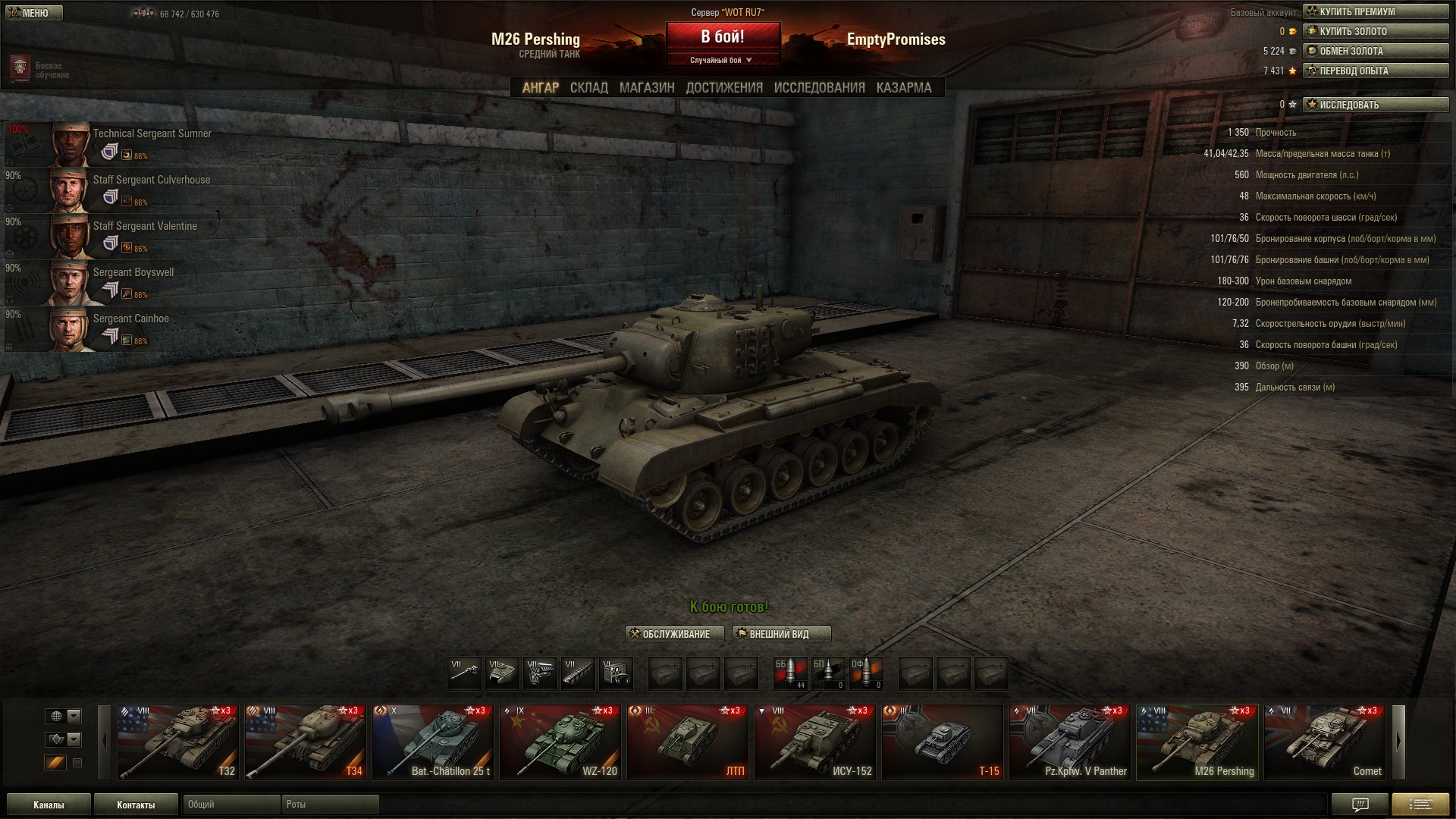Start battle with the В бой! button
1456x819 pixels.
click(722, 36)
